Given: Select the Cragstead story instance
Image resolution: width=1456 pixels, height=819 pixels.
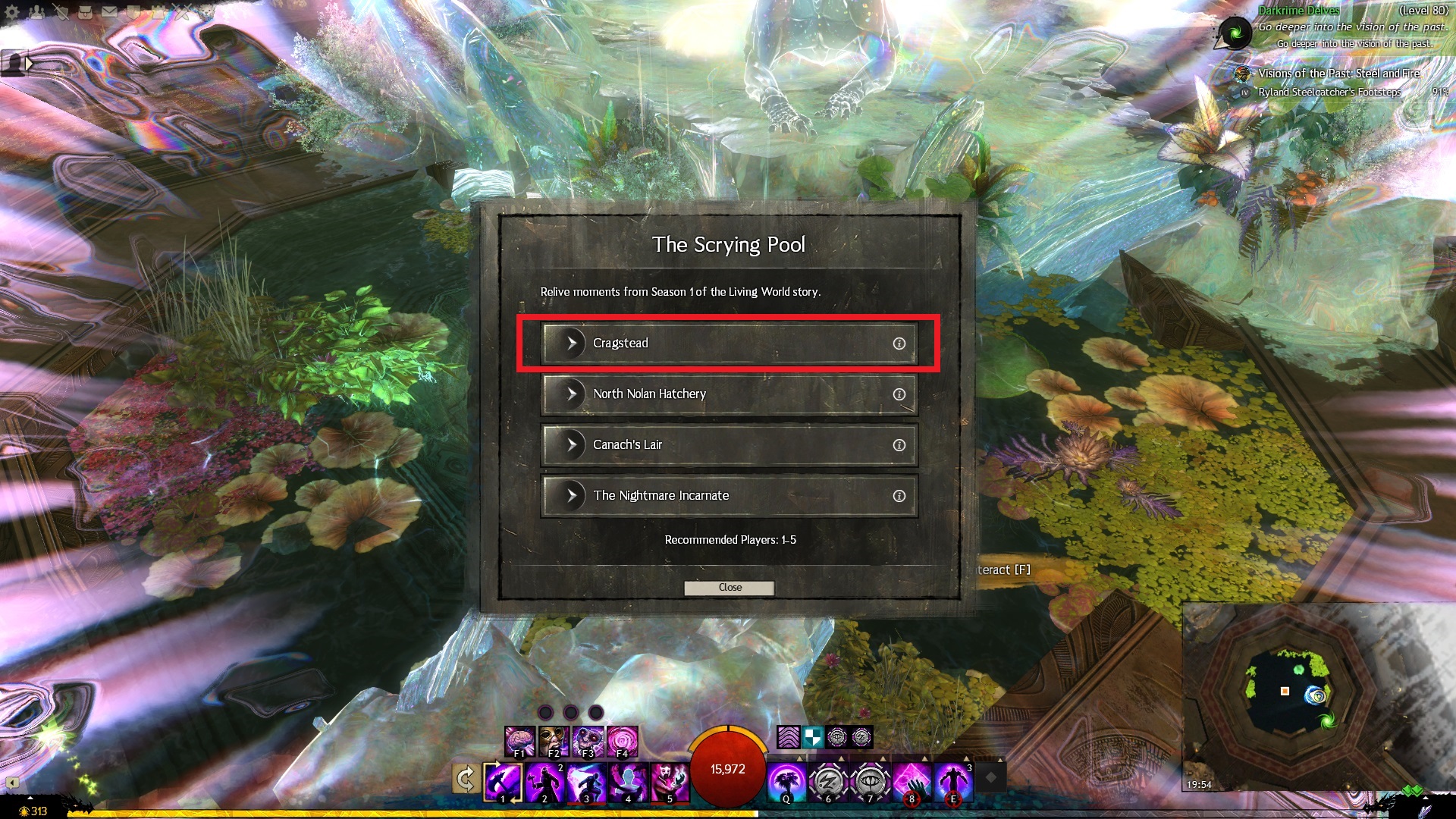Looking at the screenshot, I should click(728, 344).
